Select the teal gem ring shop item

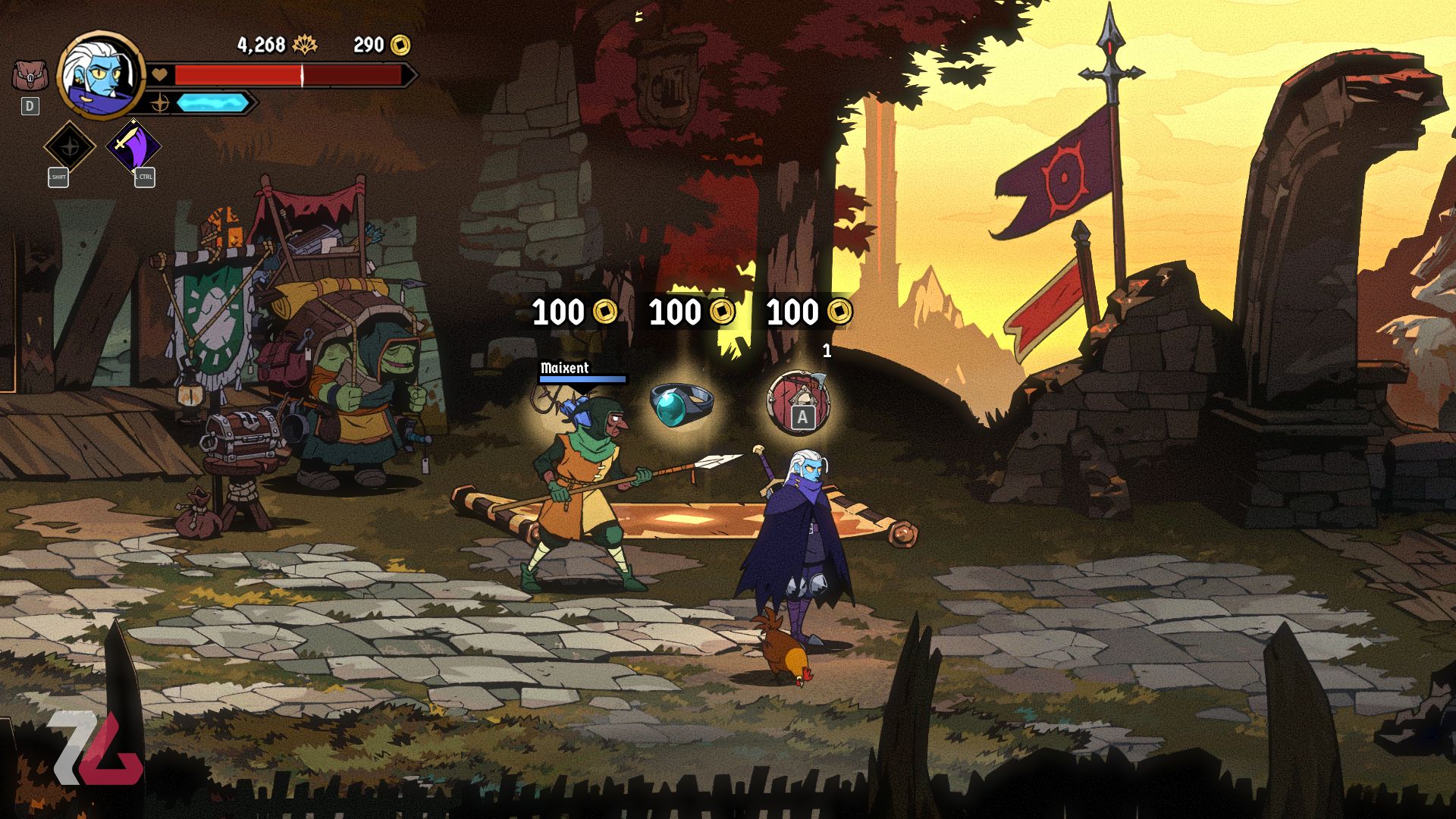tap(680, 403)
